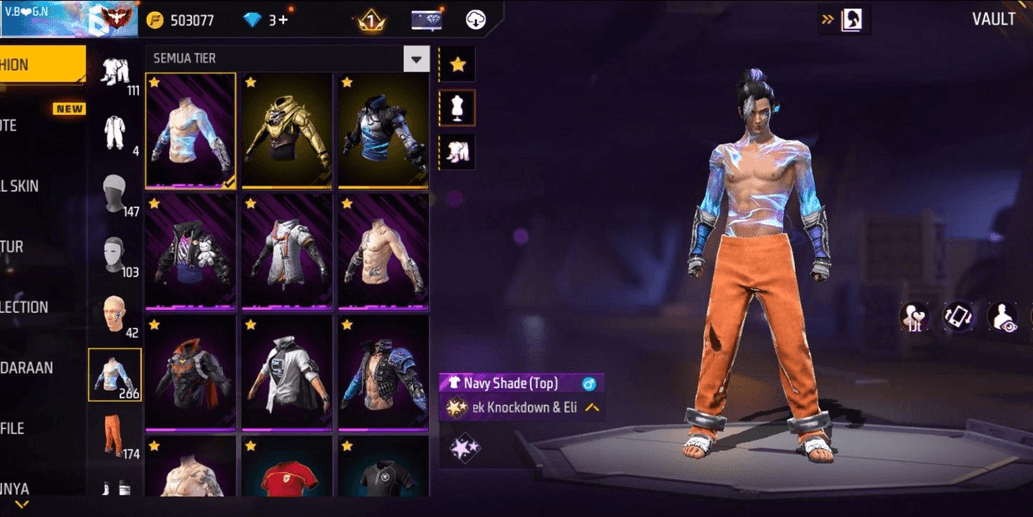Click the cloud download icon
Image resolution: width=1033 pixels, height=517 pixels.
point(476,20)
